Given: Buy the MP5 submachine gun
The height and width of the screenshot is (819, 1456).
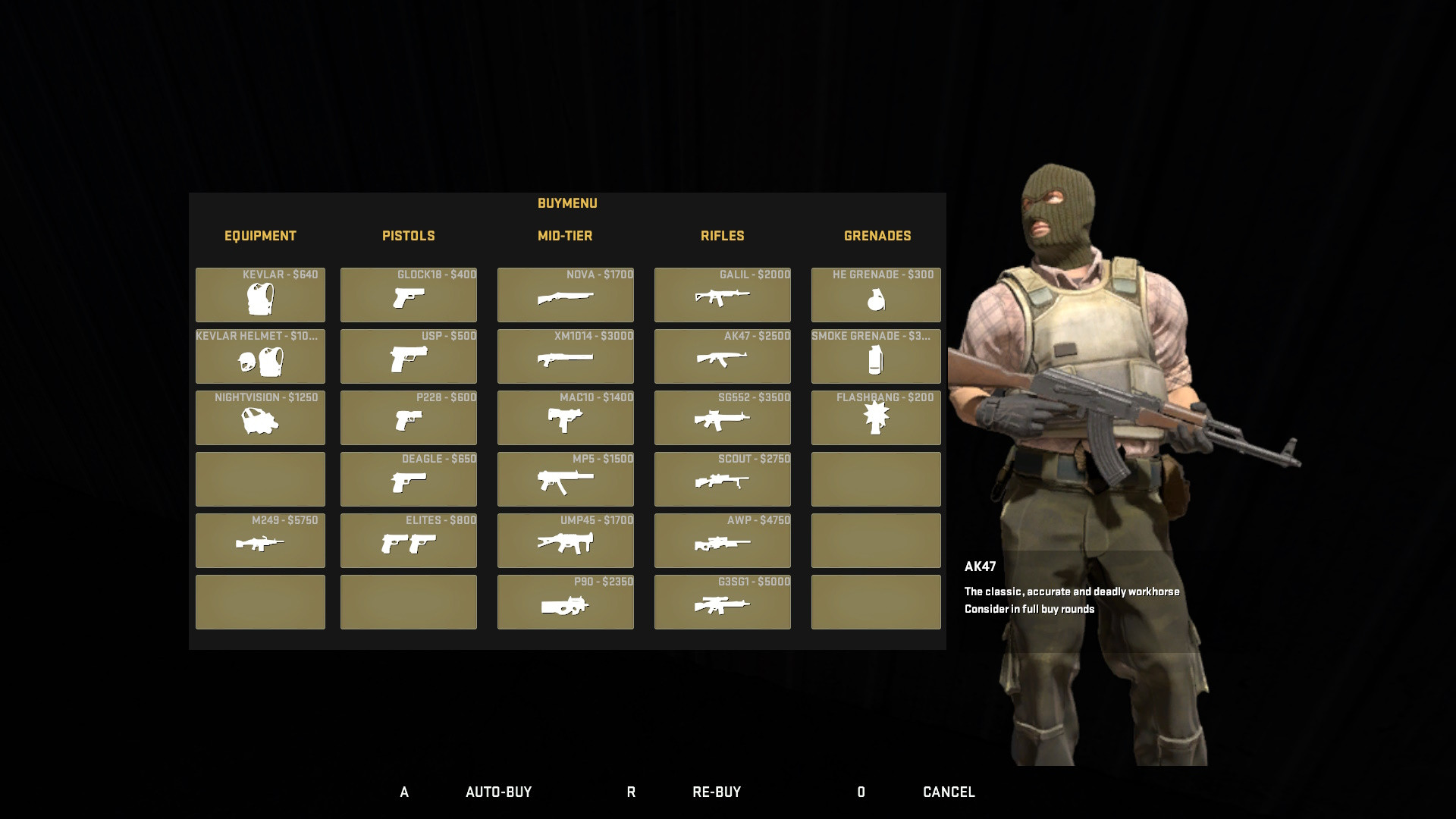Looking at the screenshot, I should point(565,479).
